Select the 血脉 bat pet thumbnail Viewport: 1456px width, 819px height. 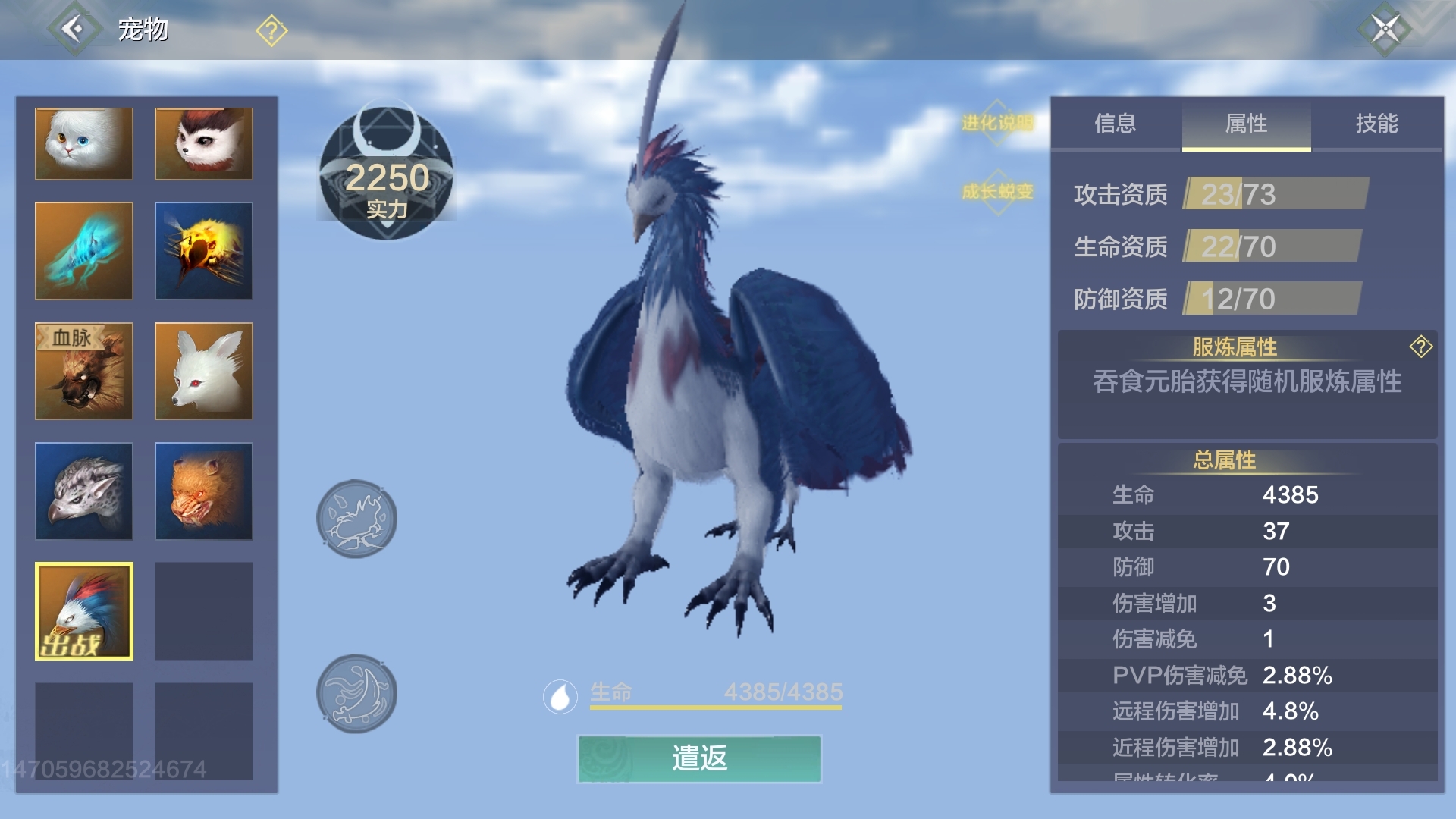(x=83, y=370)
